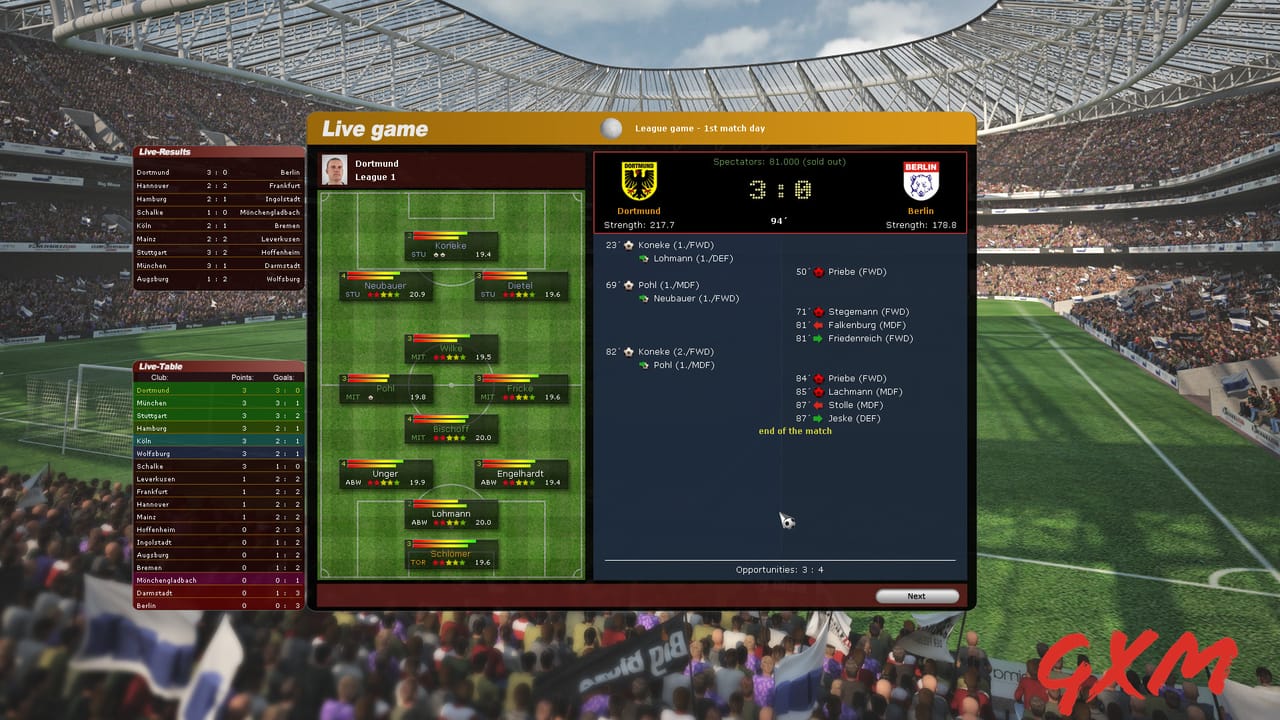1280x720 pixels.
Task: Click Koneke's fitness condition bar
Action: (440, 236)
